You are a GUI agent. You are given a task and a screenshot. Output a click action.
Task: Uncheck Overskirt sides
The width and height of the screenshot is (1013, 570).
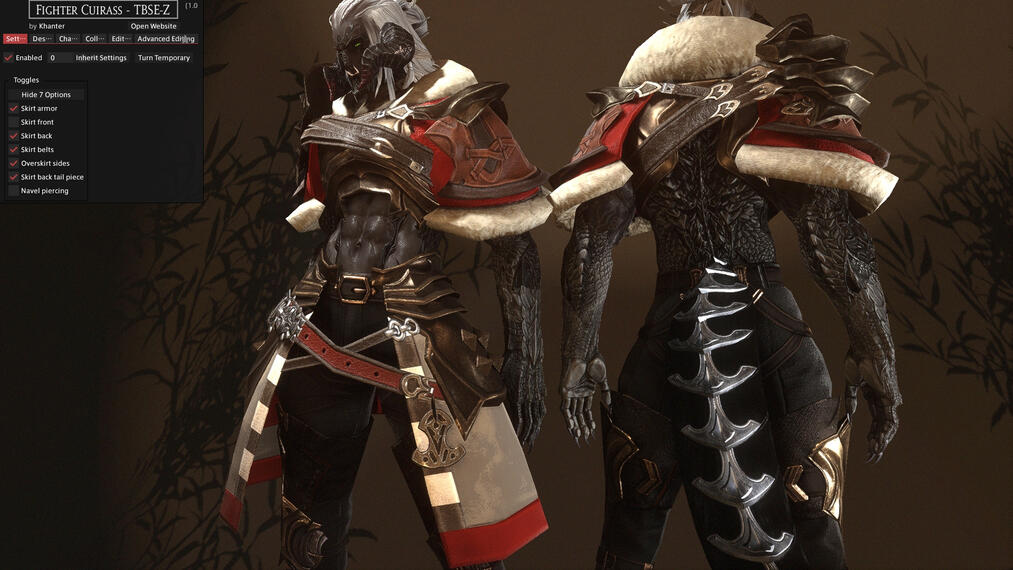(x=14, y=163)
